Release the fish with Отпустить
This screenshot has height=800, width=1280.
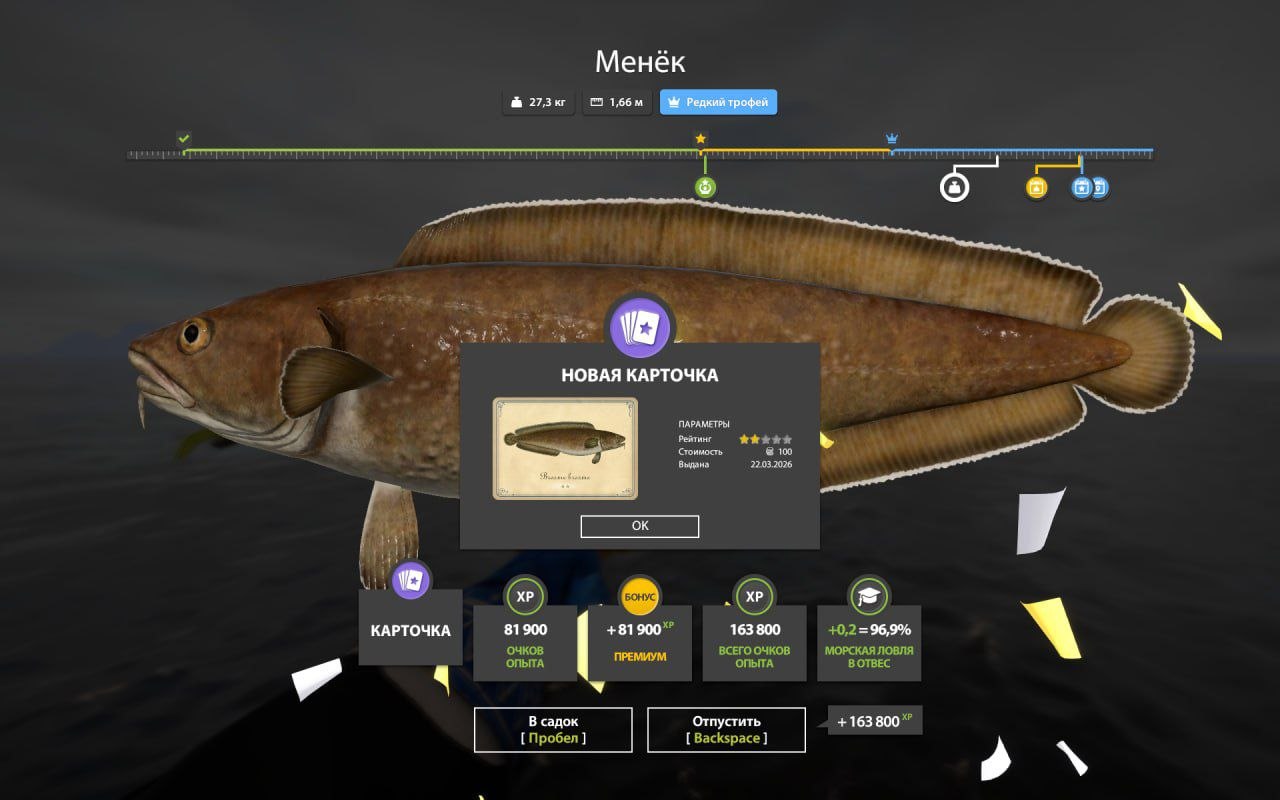pyautogui.click(x=726, y=730)
